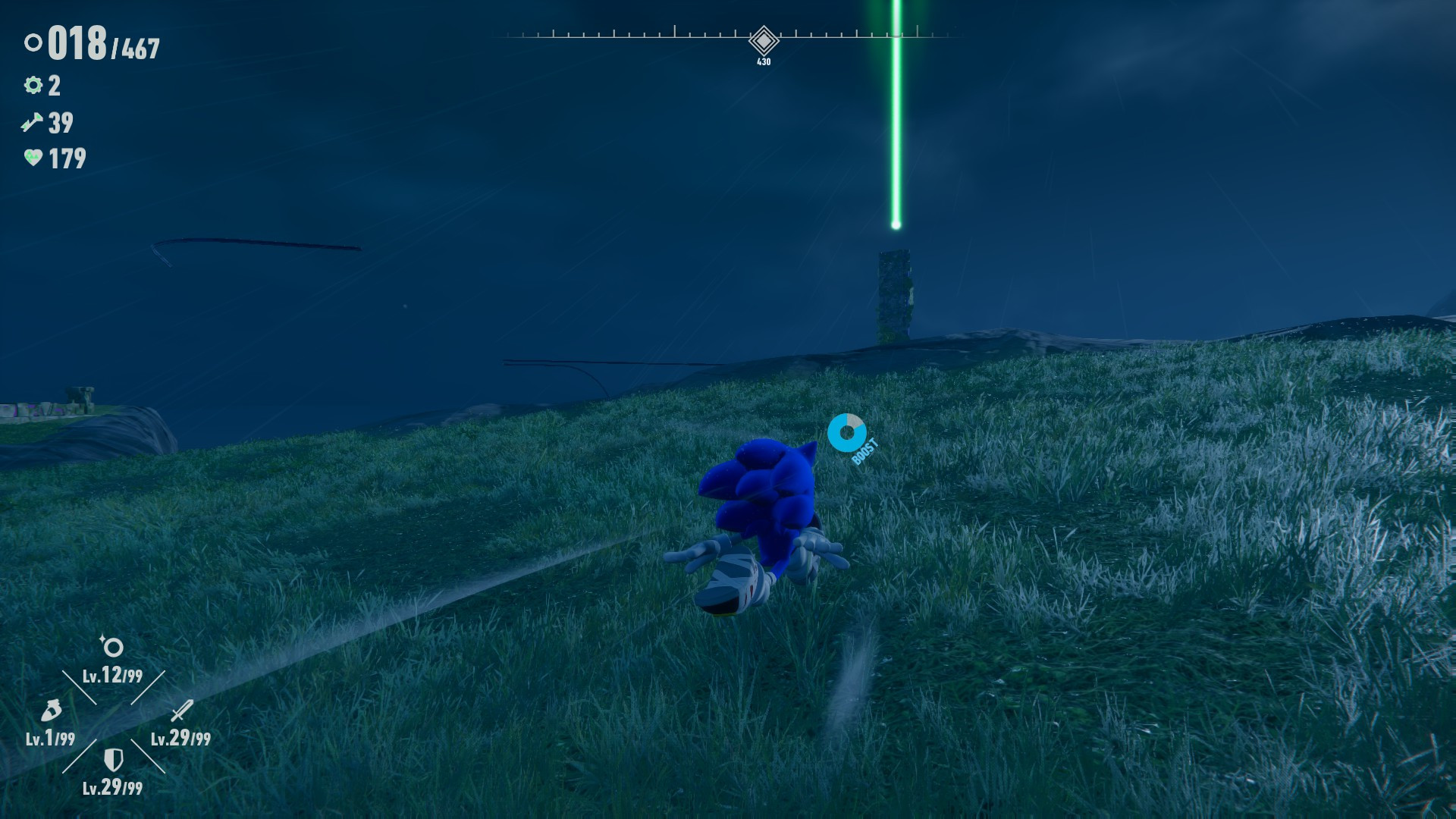The width and height of the screenshot is (1456, 819).
Task: Click the circular boost meter progress ring
Action: (847, 431)
